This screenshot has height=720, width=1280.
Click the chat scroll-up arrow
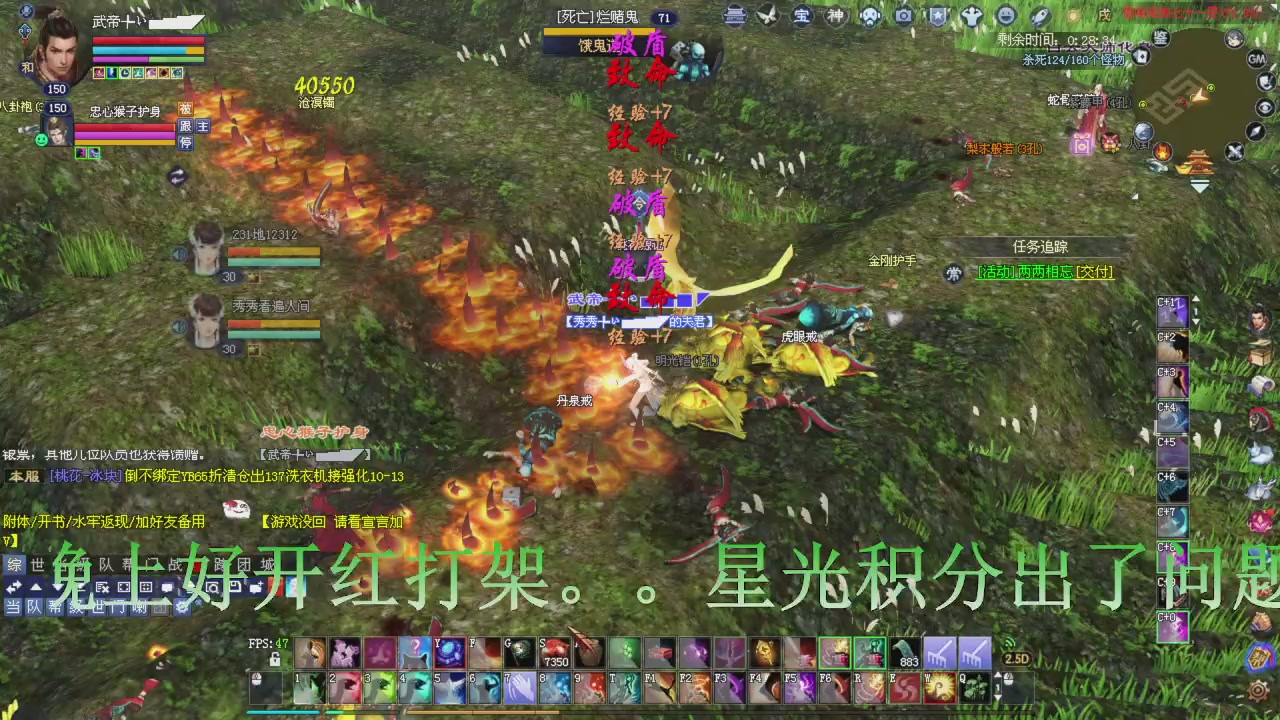tap(34, 587)
